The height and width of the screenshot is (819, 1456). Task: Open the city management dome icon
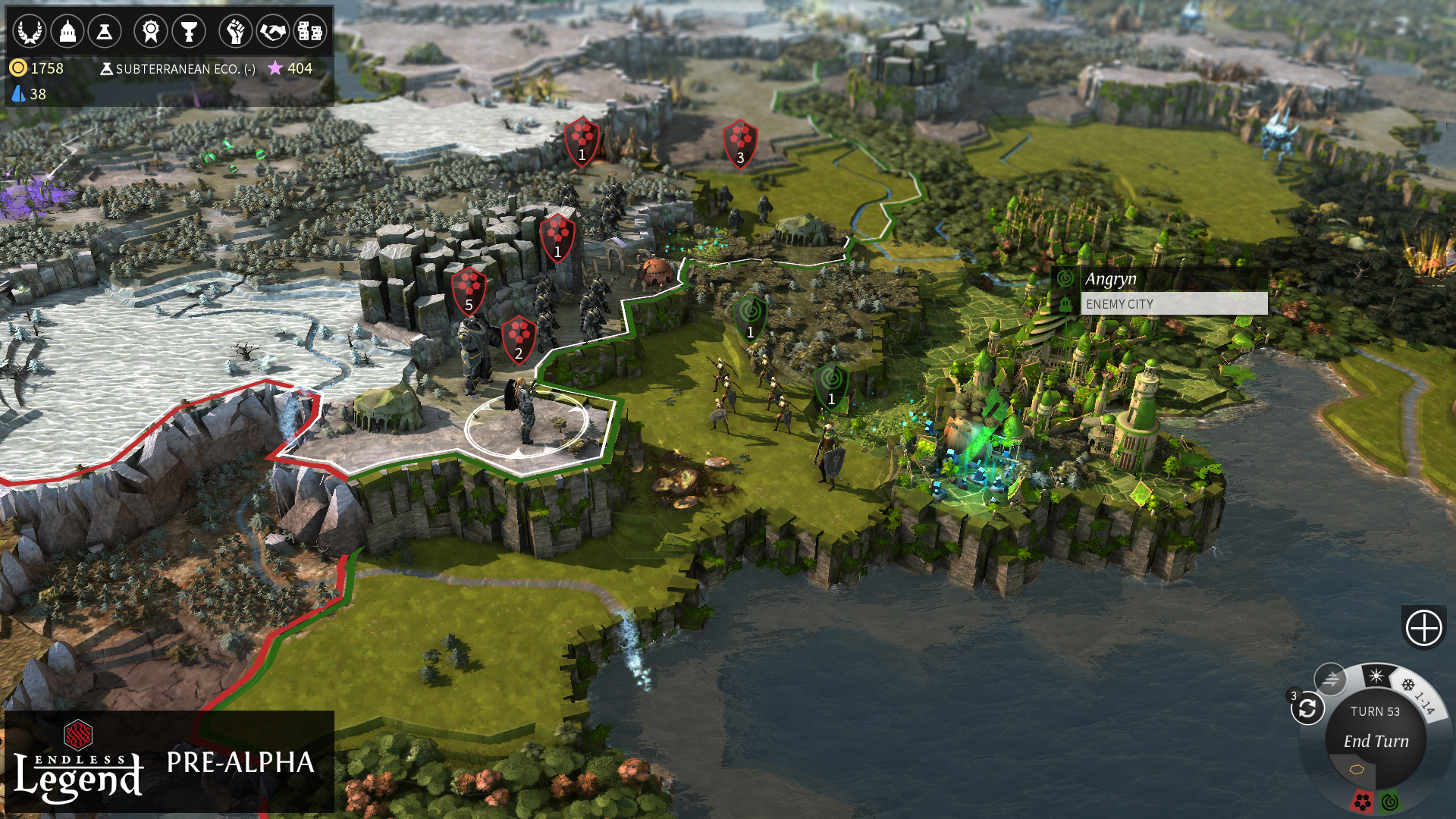[67, 32]
